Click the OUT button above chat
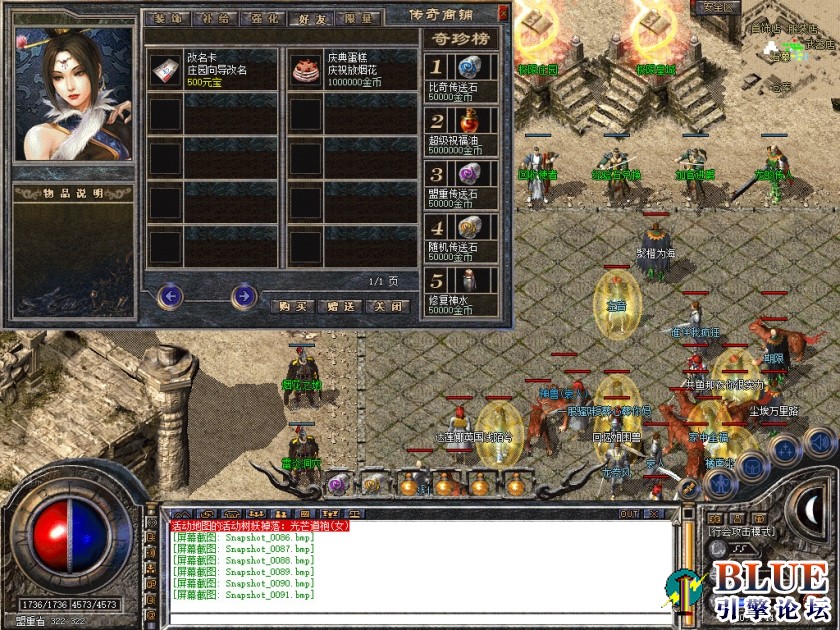The height and width of the screenshot is (630, 840). click(x=628, y=514)
